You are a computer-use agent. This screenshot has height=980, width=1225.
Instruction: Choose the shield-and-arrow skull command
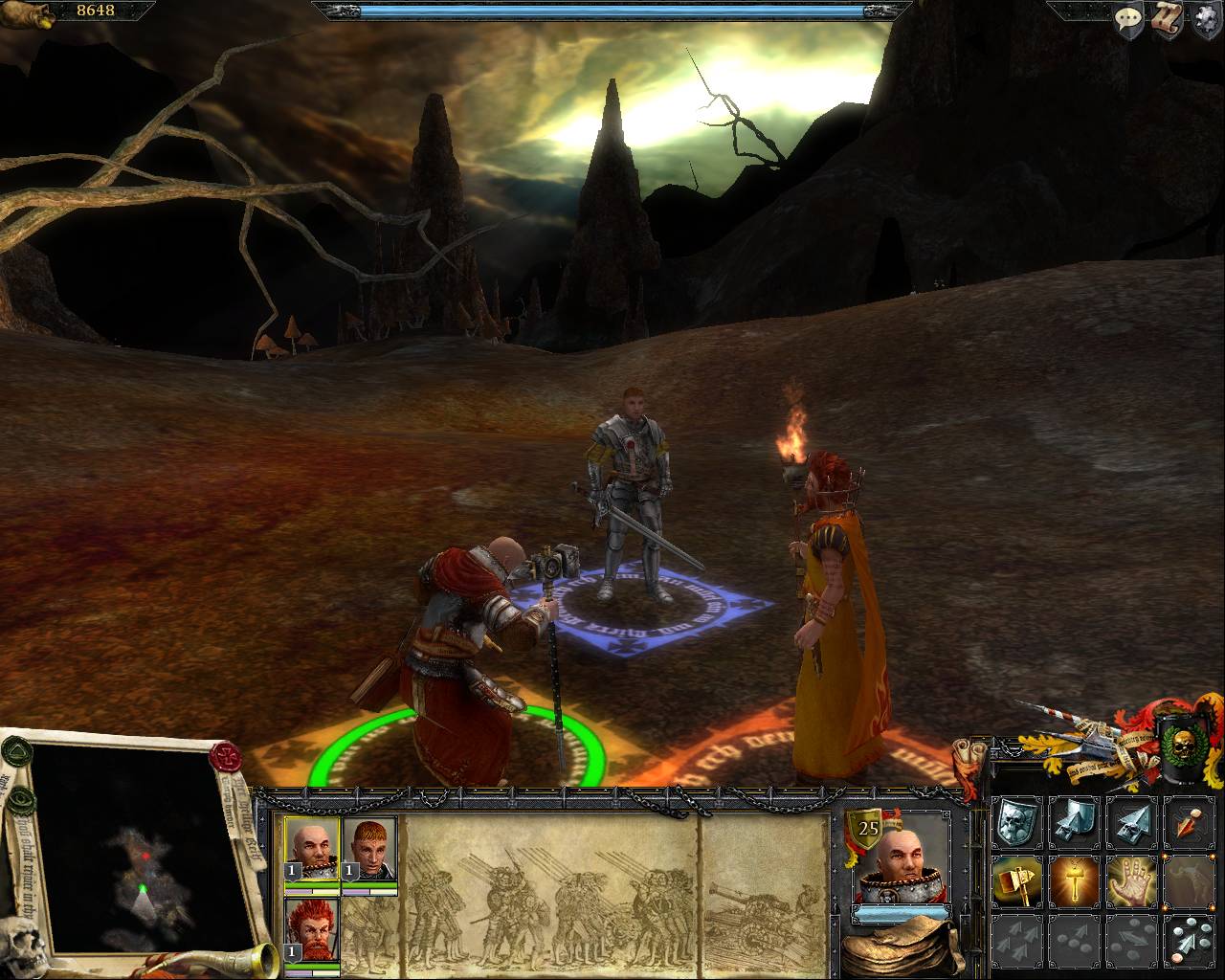(x=1074, y=822)
